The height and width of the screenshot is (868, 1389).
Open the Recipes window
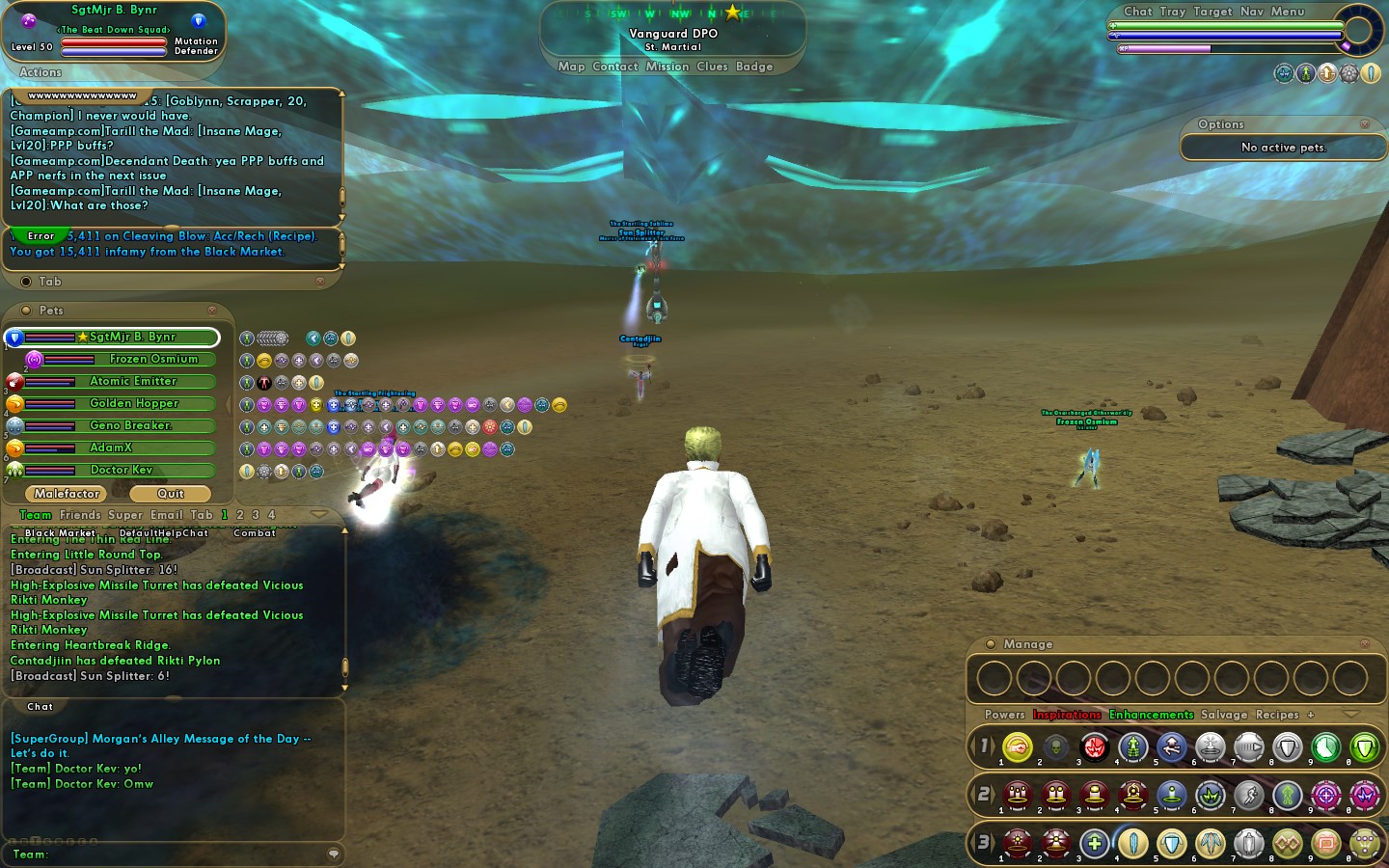coord(1277,715)
